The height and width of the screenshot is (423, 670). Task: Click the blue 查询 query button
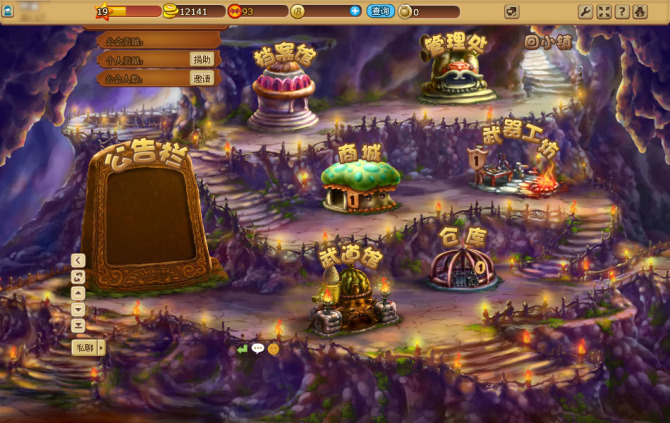(x=380, y=11)
